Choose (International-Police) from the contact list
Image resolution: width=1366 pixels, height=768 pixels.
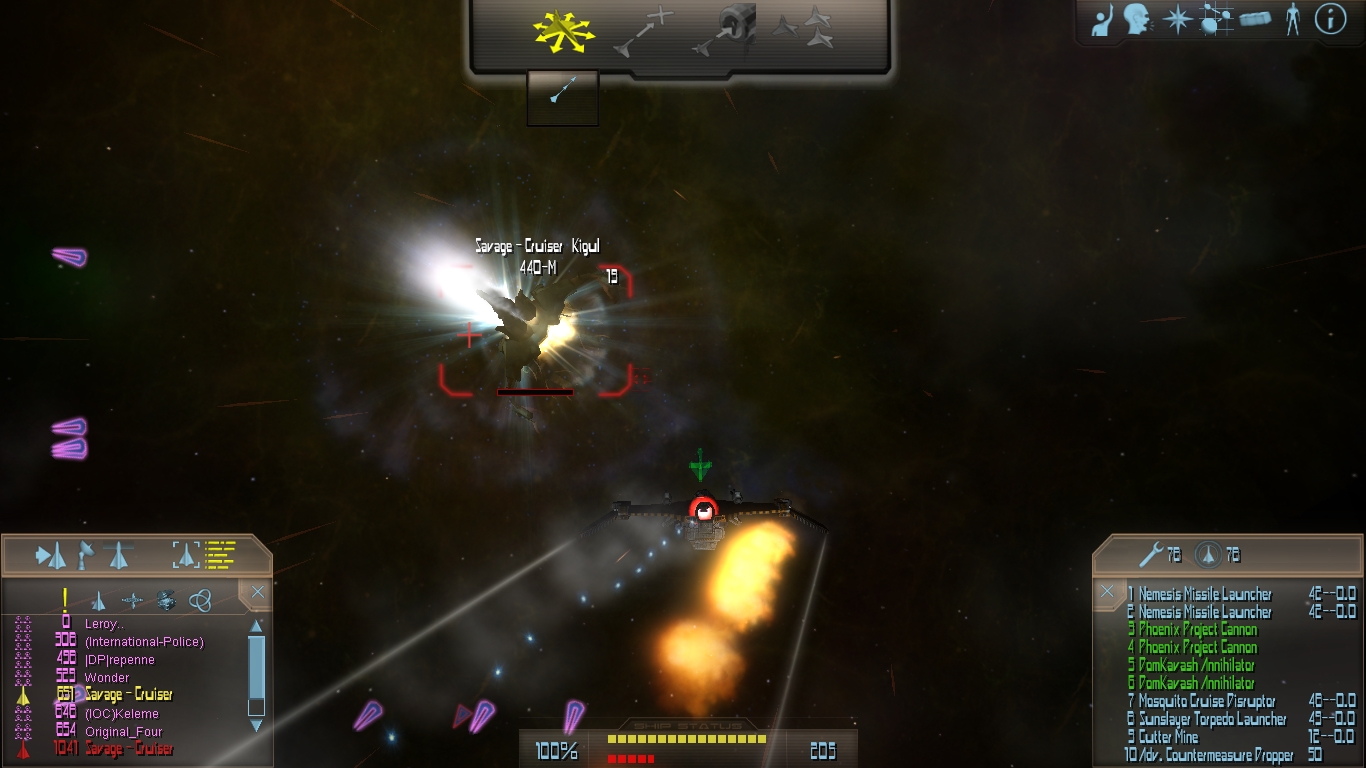144,642
